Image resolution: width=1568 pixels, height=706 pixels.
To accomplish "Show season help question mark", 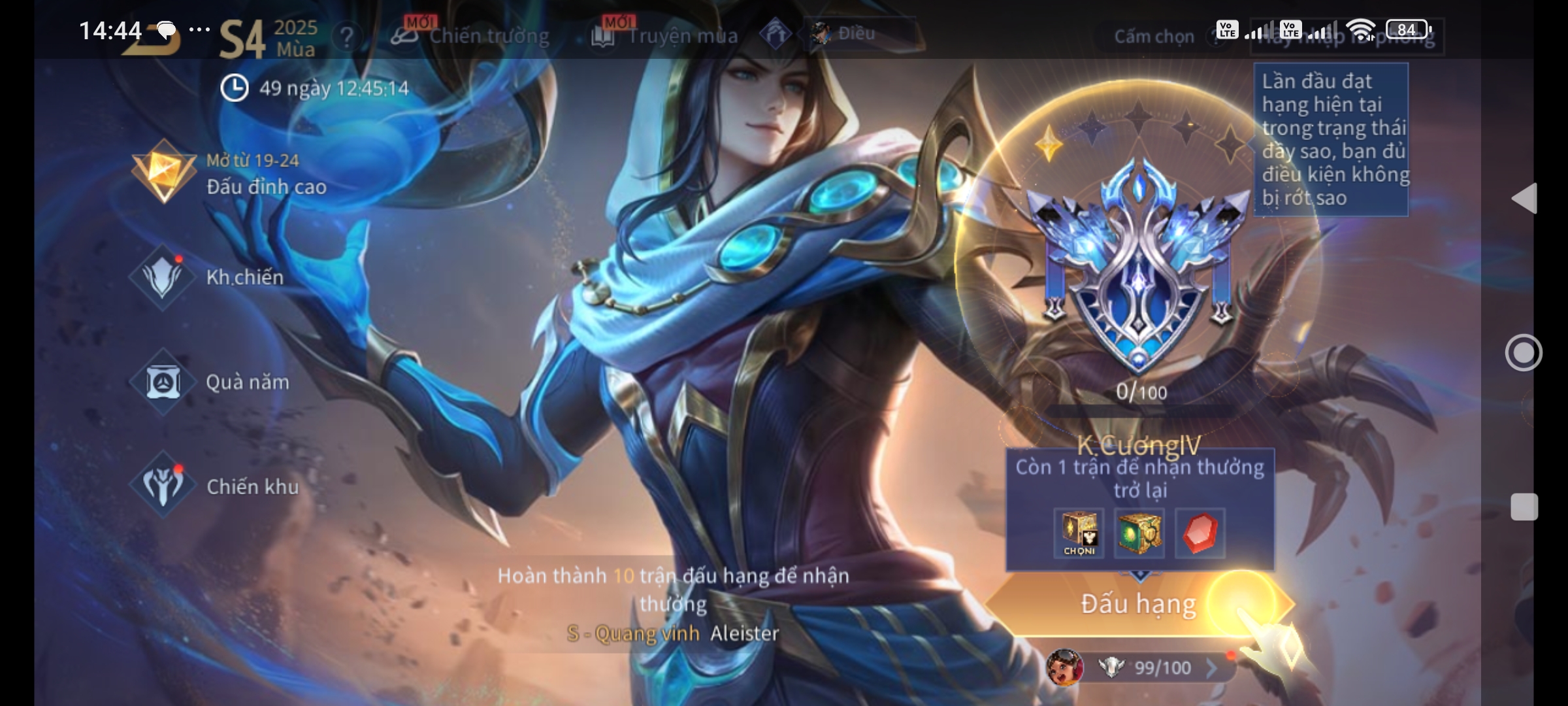I will (x=346, y=37).
